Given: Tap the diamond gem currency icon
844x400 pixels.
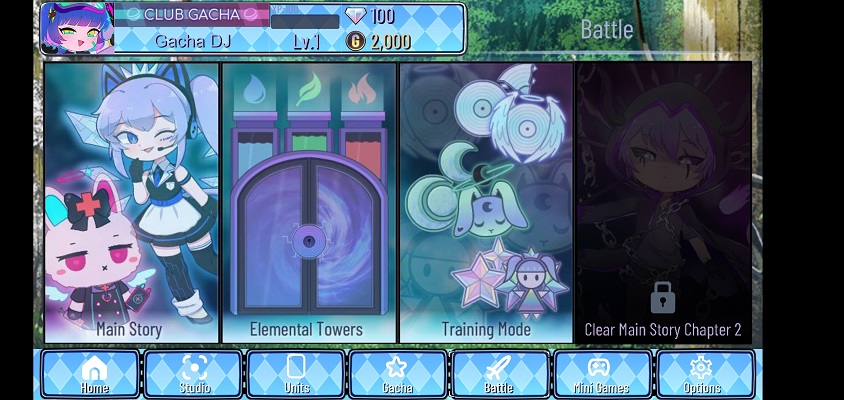Looking at the screenshot, I should (355, 16).
